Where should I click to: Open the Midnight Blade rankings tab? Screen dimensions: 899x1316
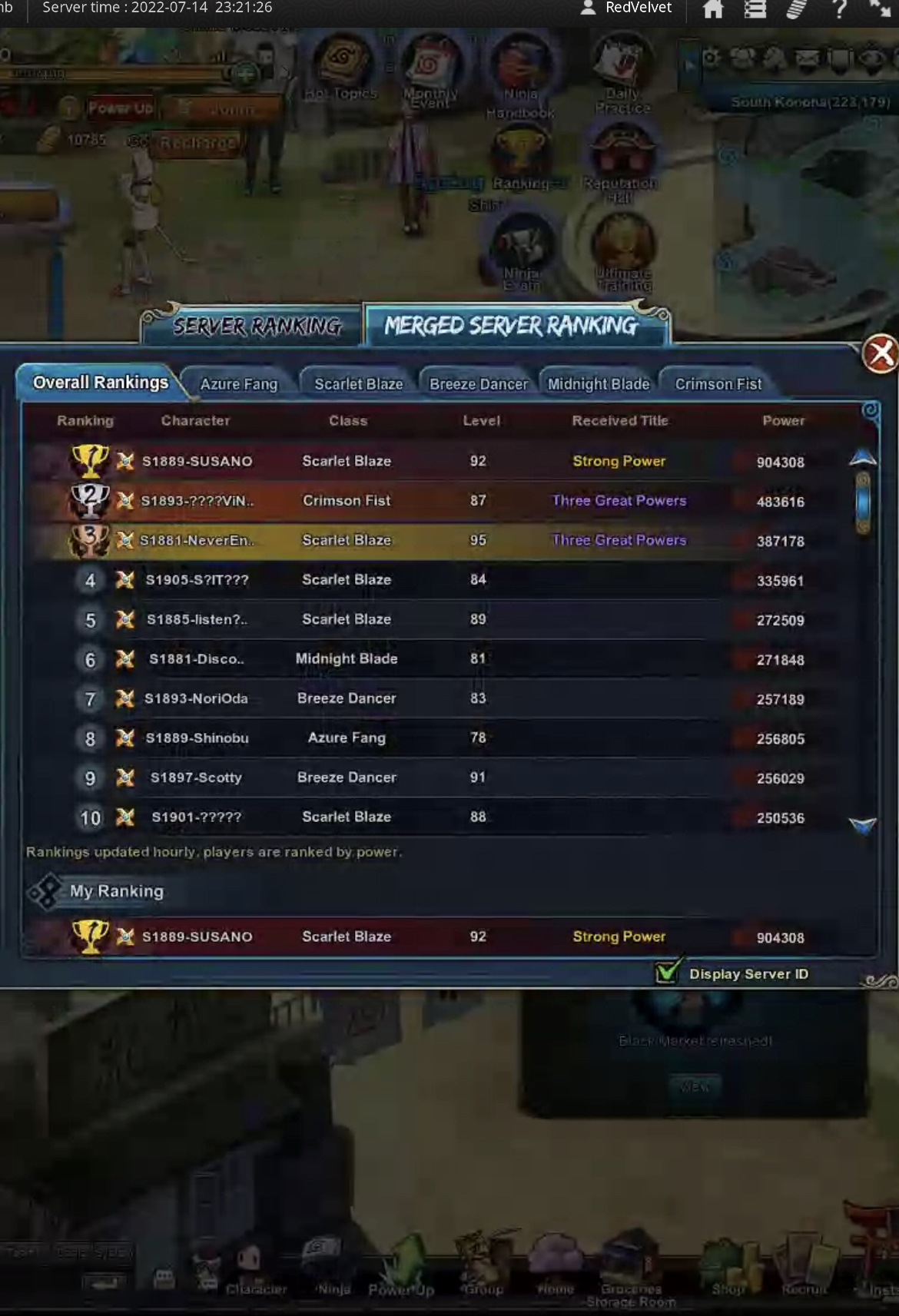pos(599,384)
